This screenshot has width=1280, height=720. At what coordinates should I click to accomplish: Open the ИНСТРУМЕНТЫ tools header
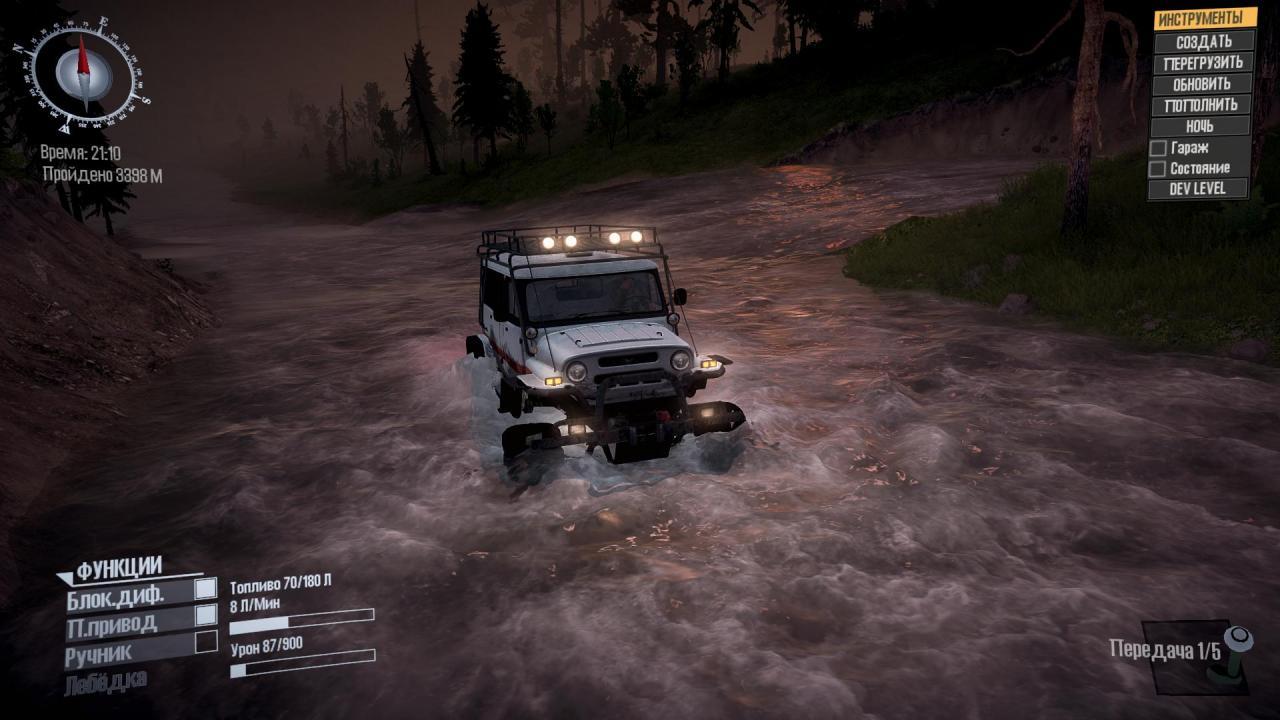point(1204,19)
